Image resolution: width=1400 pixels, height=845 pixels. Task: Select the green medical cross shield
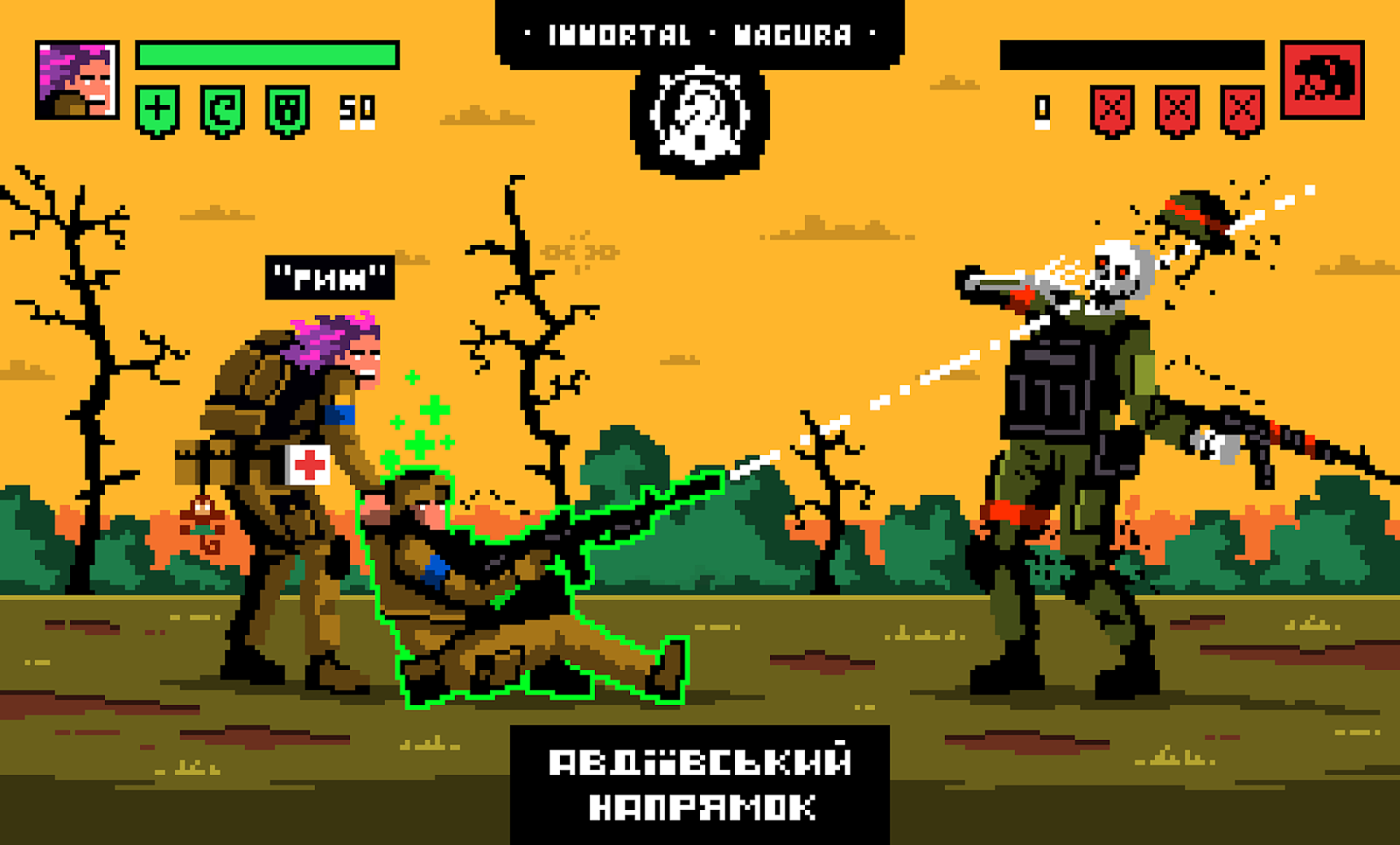pos(157,111)
